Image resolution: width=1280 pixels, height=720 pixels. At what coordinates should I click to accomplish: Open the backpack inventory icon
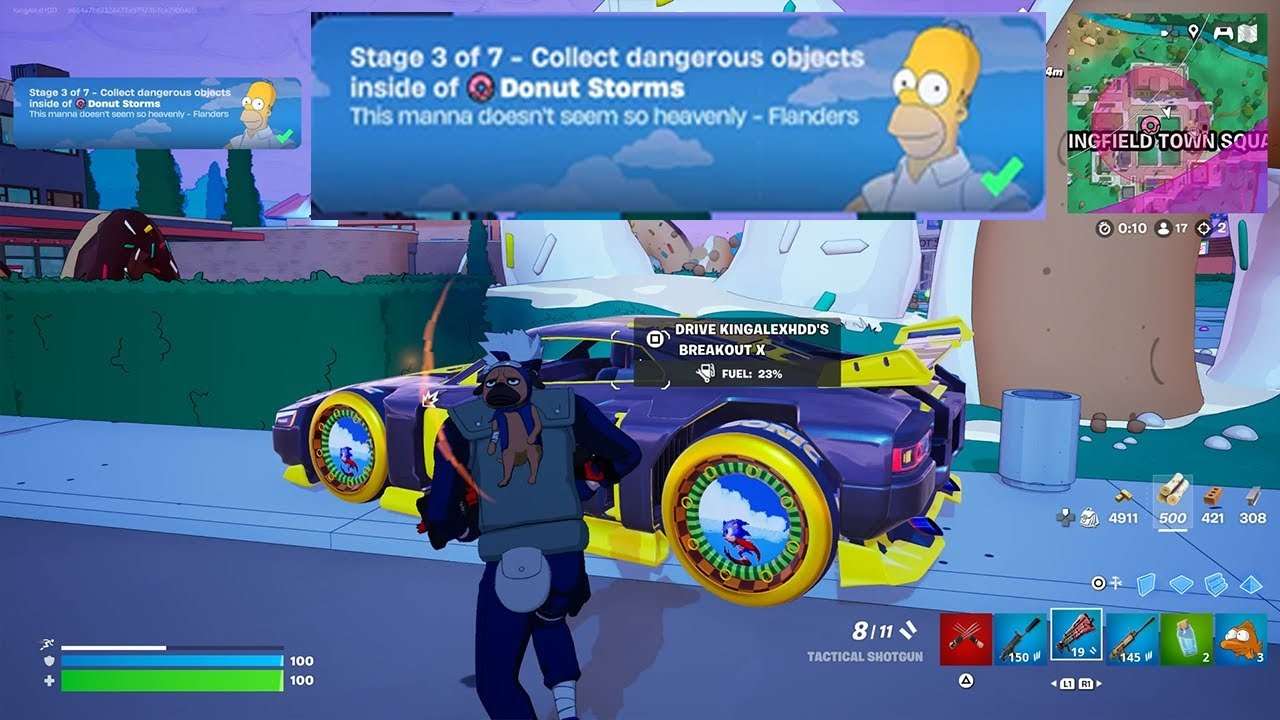[1090, 517]
